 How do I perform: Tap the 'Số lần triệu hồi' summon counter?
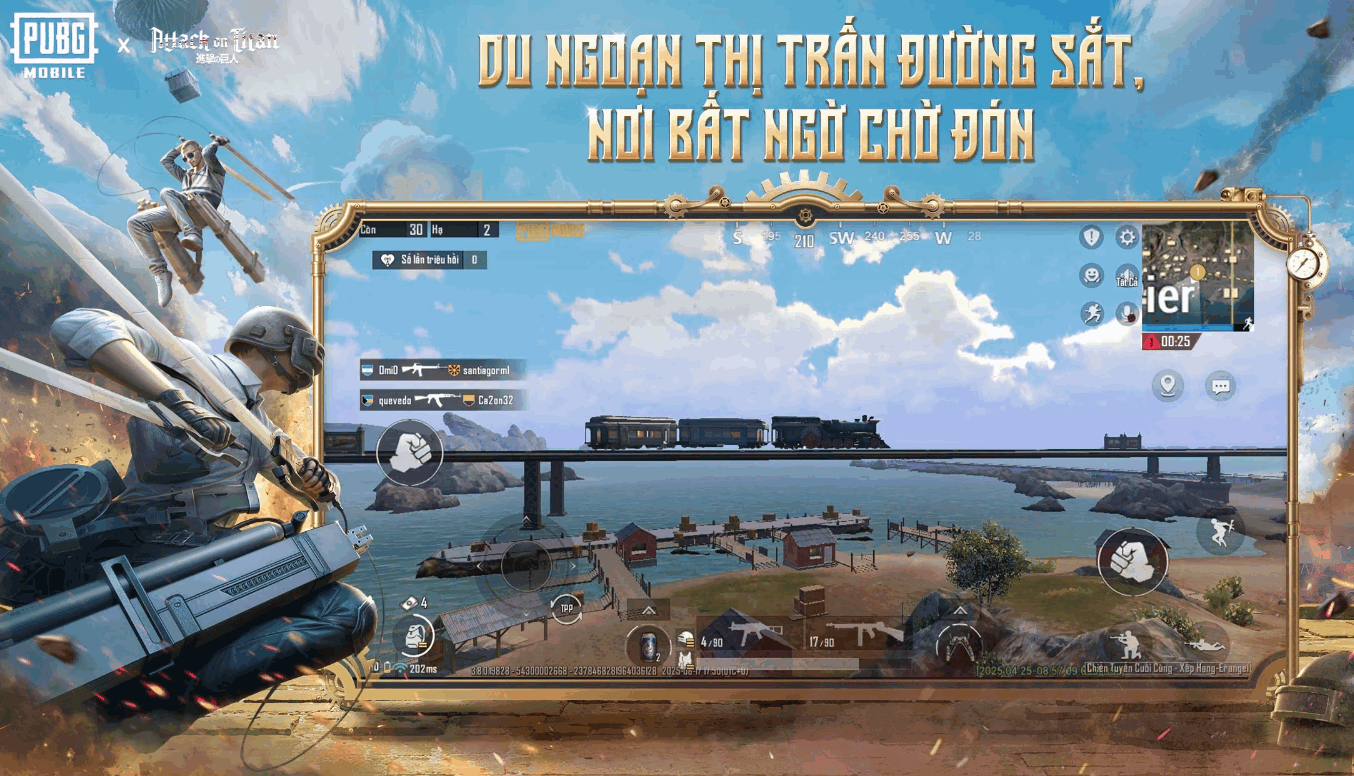427,261
